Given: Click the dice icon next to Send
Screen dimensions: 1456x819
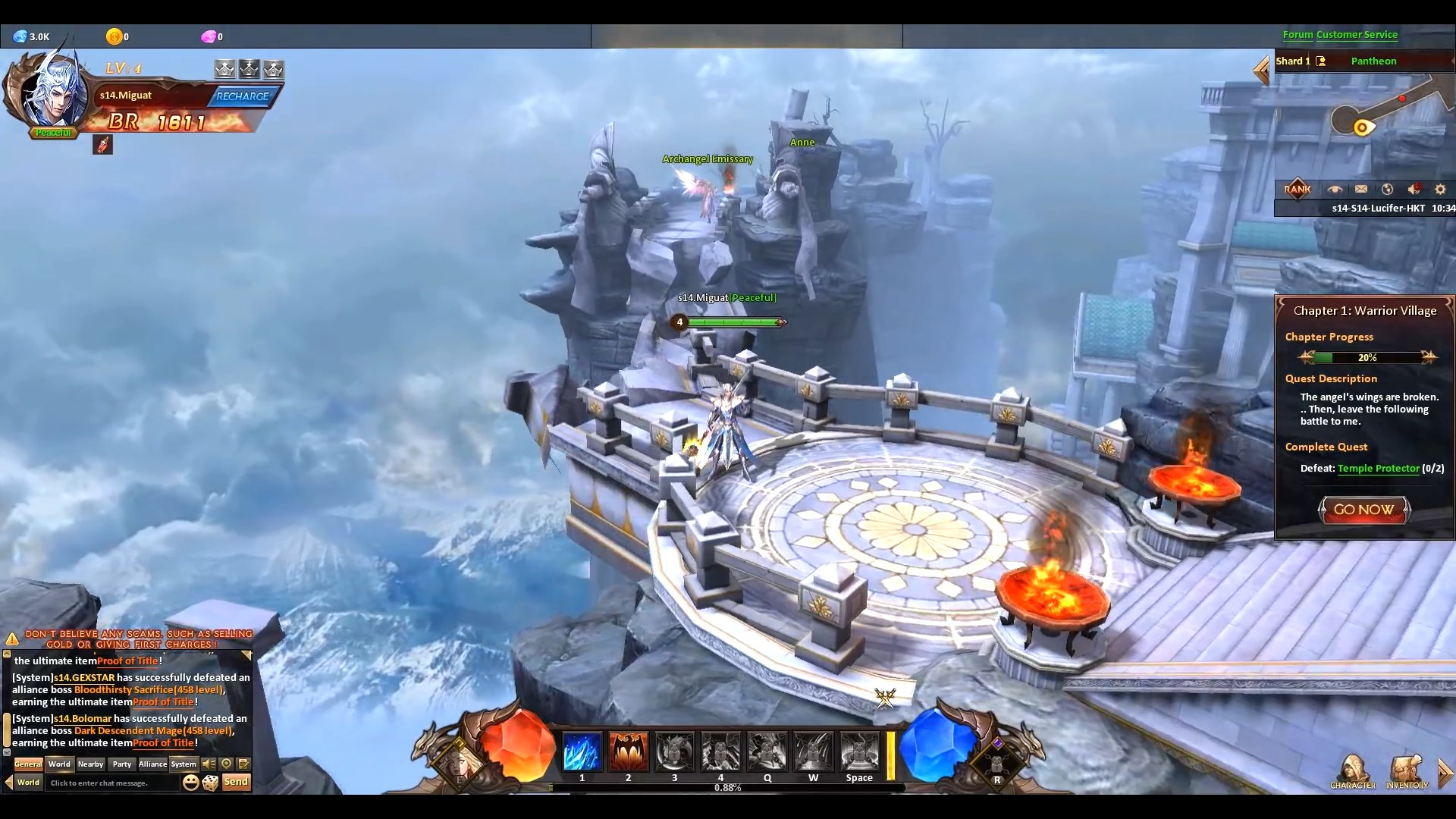Looking at the screenshot, I should pos(211,782).
